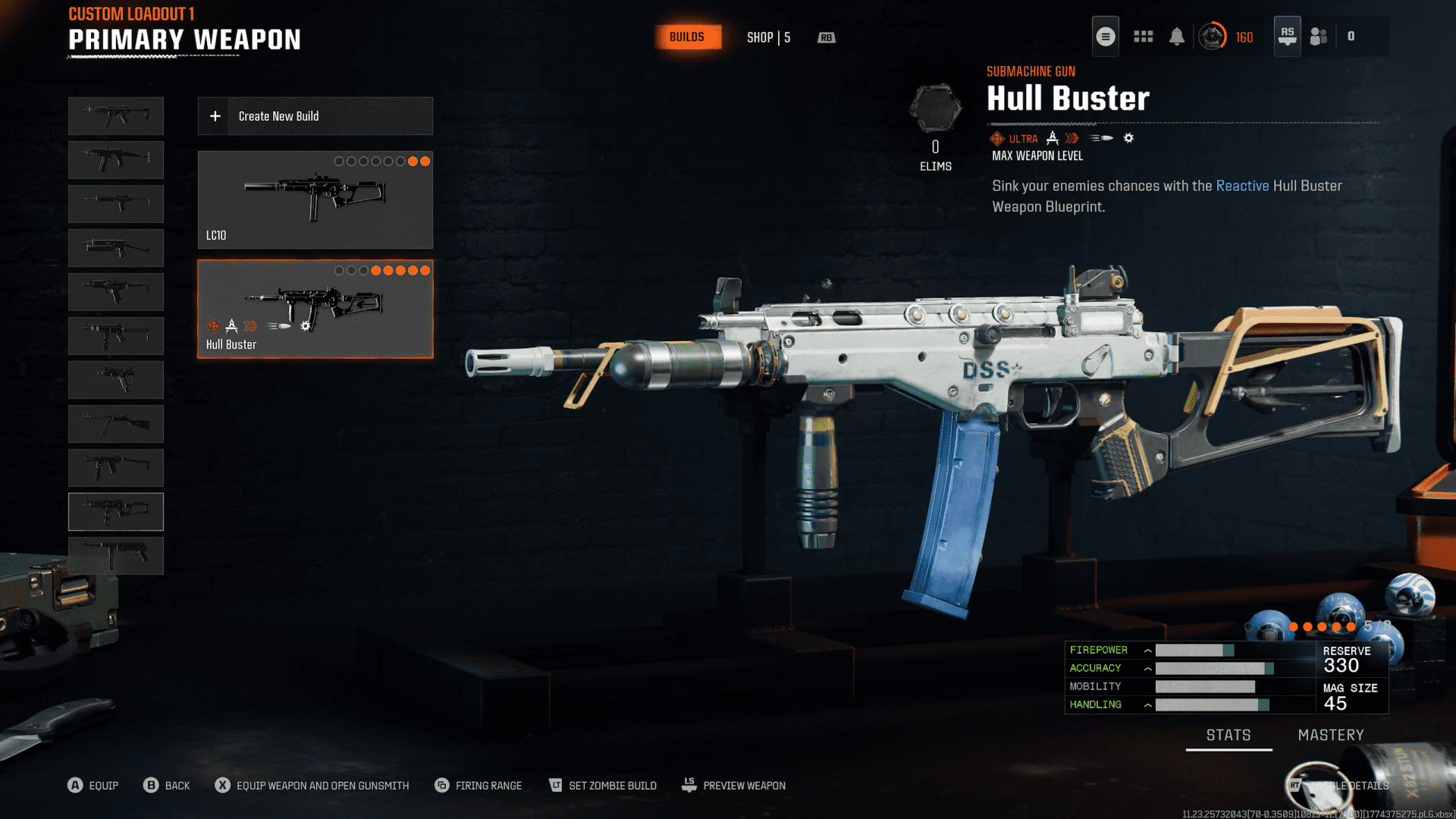Show notifications via bell icon
Screen dimensions: 1456x819
1176,36
